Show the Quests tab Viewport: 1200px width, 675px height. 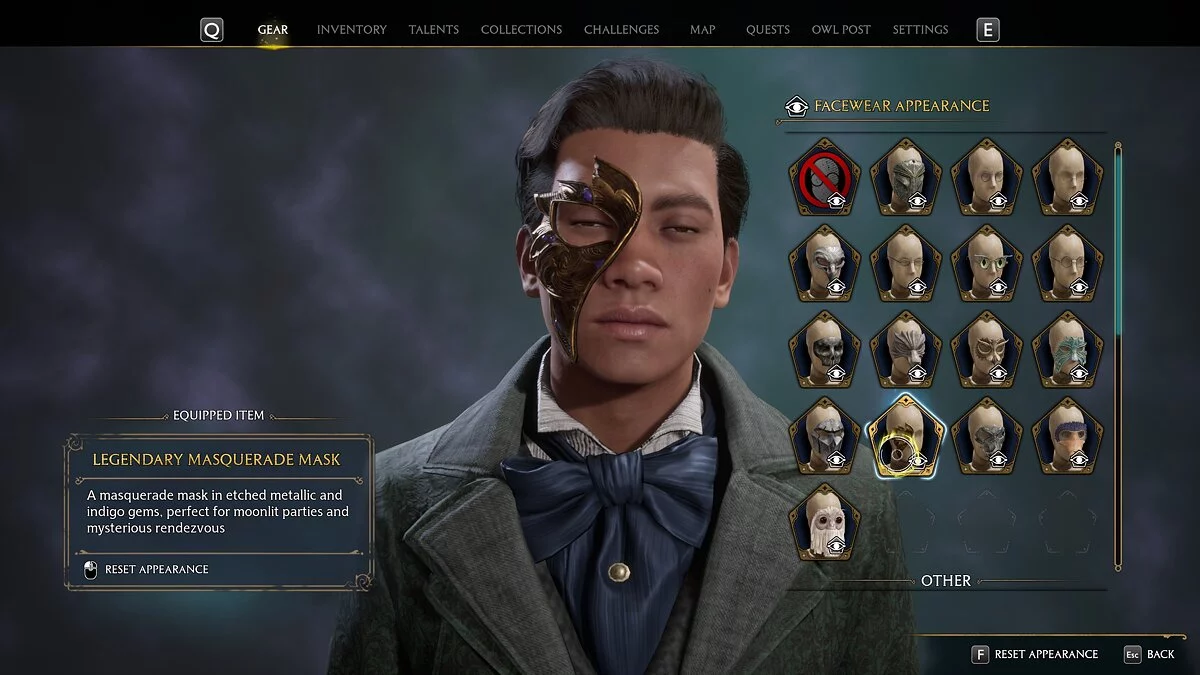[x=767, y=30]
